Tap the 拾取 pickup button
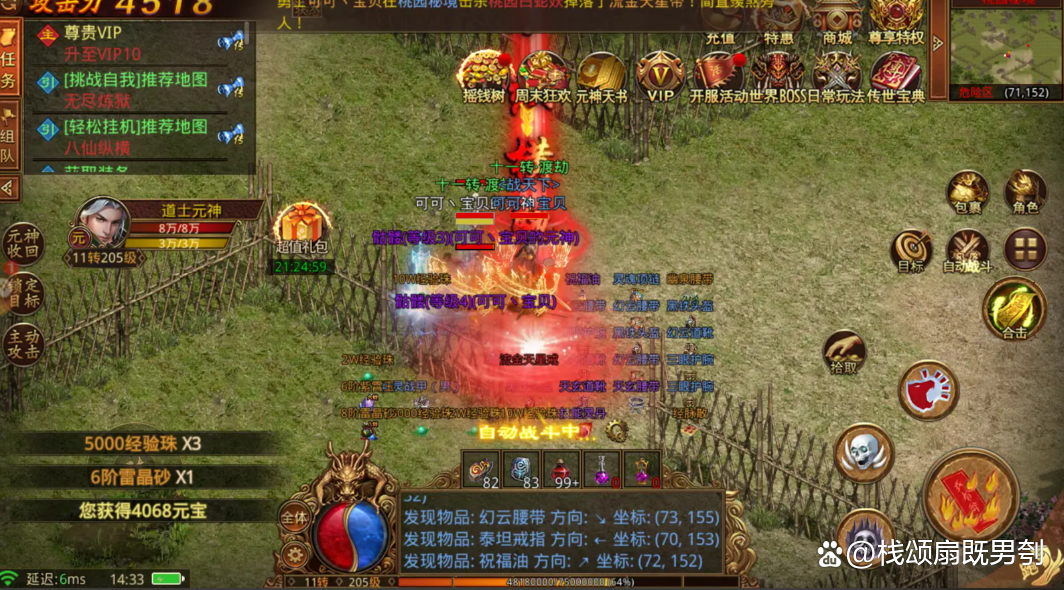1064x590 pixels. pos(844,354)
